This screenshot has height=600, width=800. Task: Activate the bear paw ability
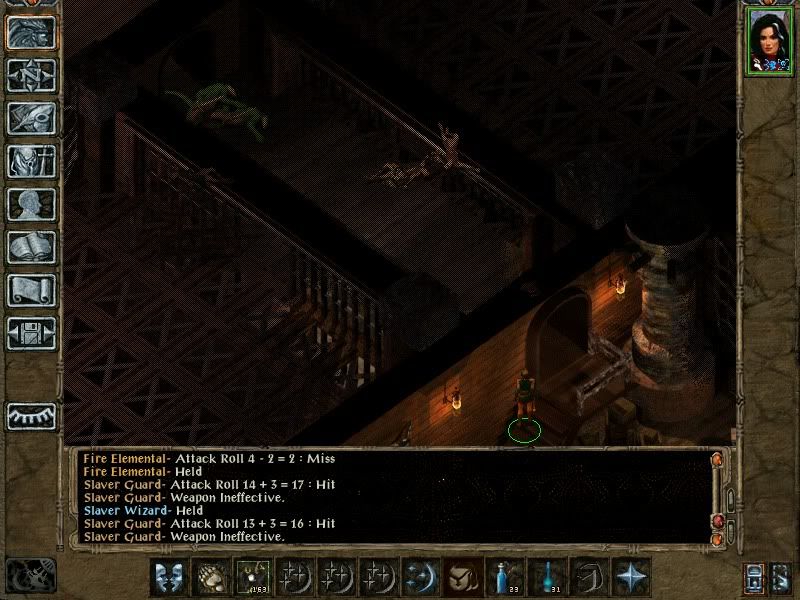click(210, 577)
